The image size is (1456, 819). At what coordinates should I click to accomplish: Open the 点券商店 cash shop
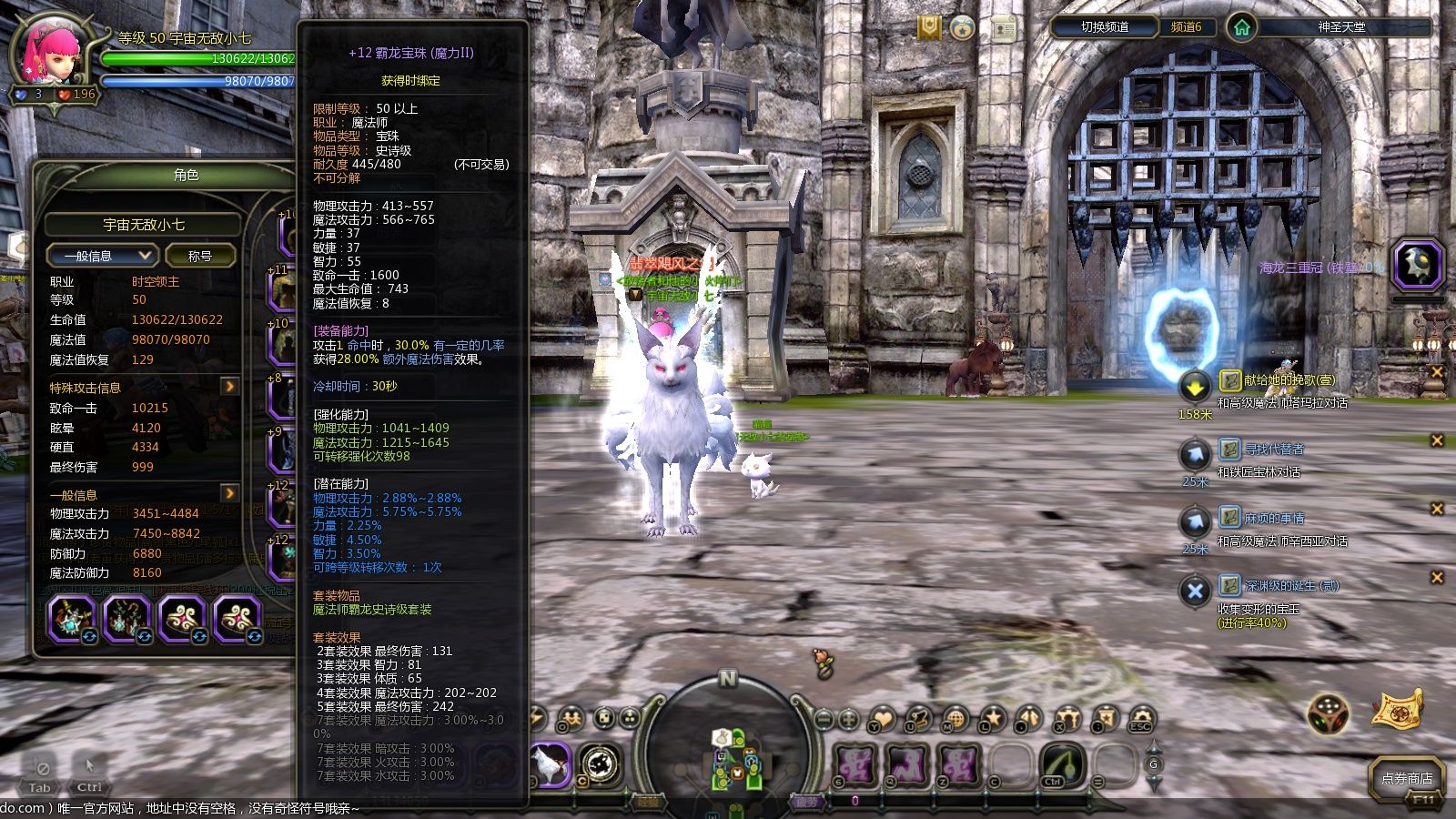[1406, 778]
